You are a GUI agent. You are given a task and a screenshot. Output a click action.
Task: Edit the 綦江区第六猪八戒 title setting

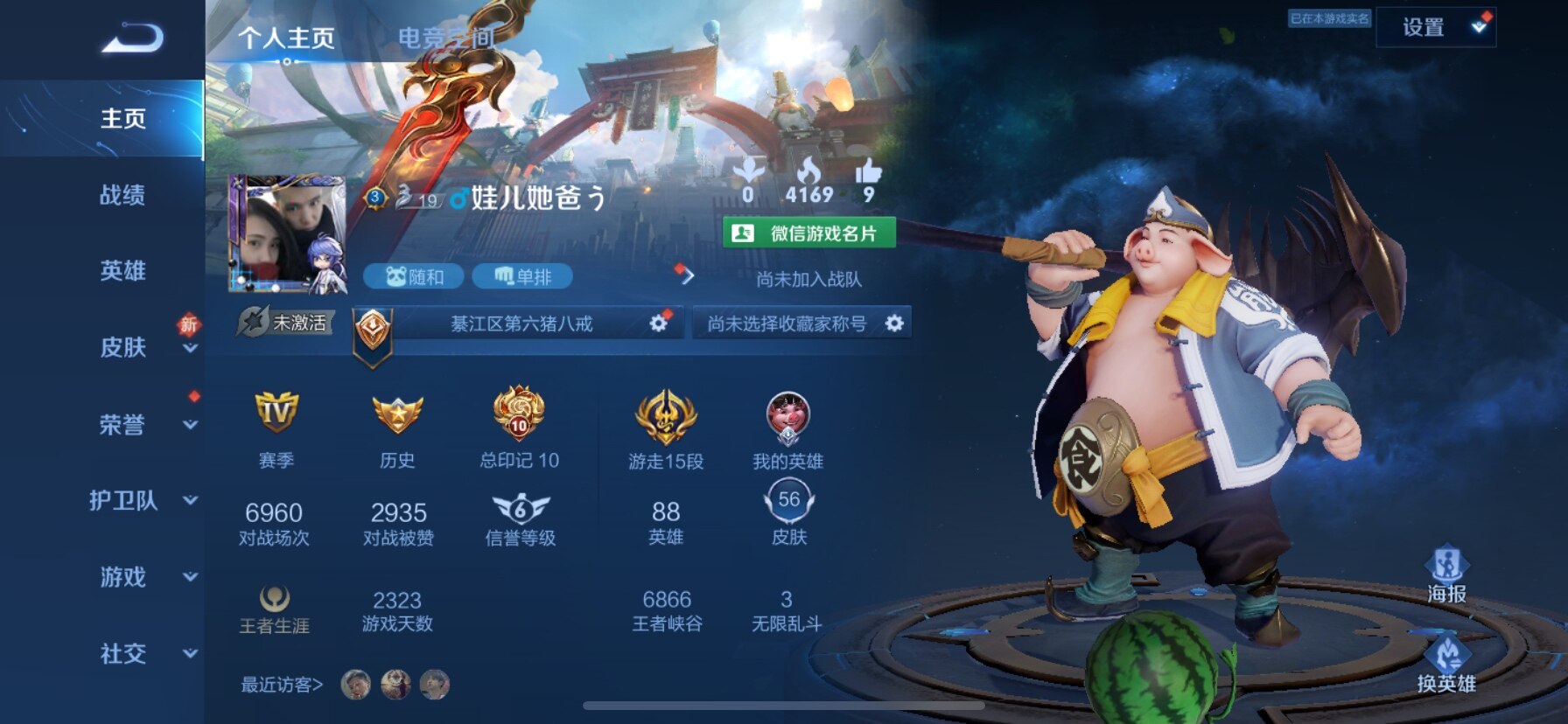tap(658, 324)
